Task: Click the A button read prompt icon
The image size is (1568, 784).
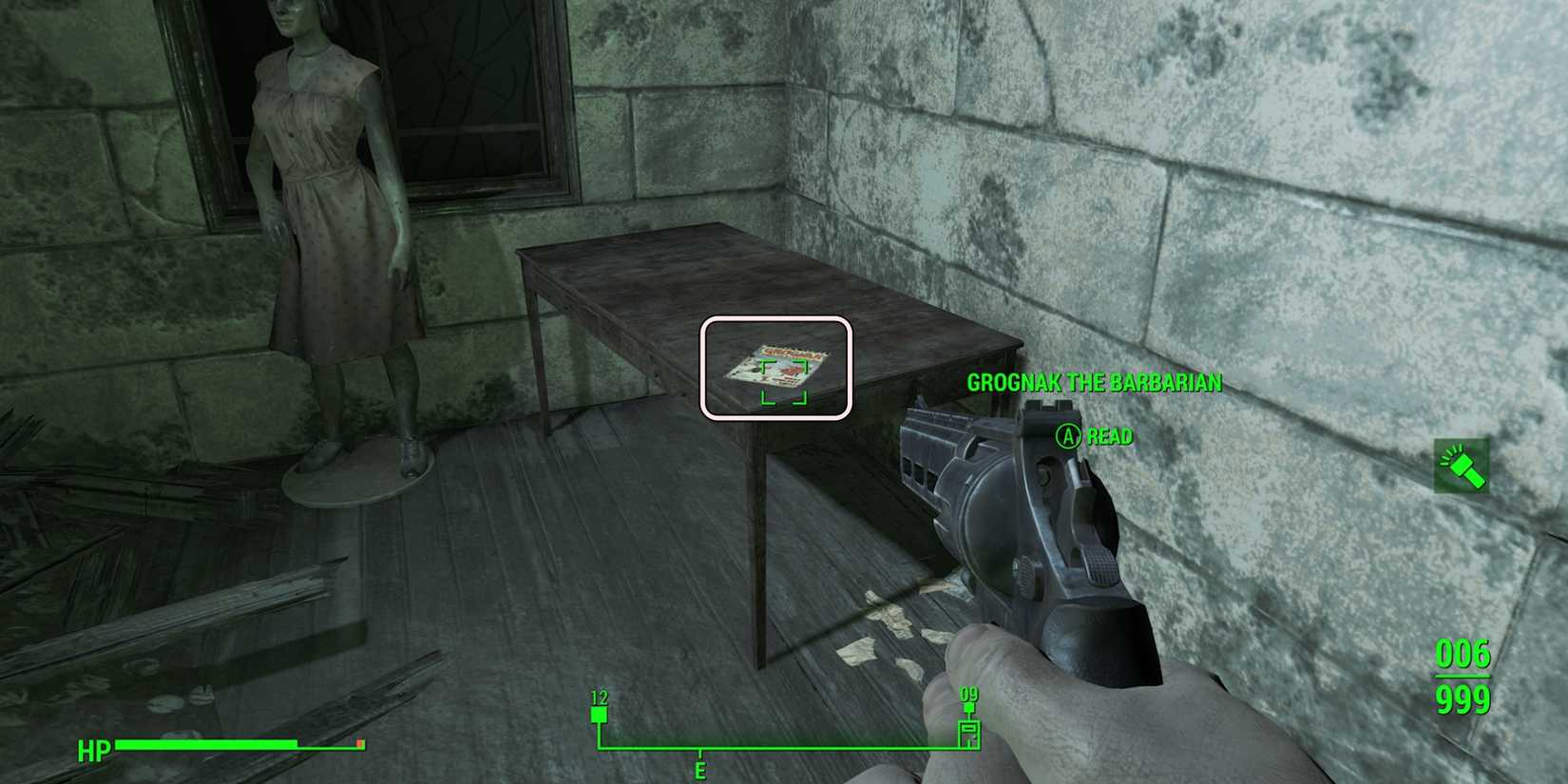Action: tap(1067, 437)
